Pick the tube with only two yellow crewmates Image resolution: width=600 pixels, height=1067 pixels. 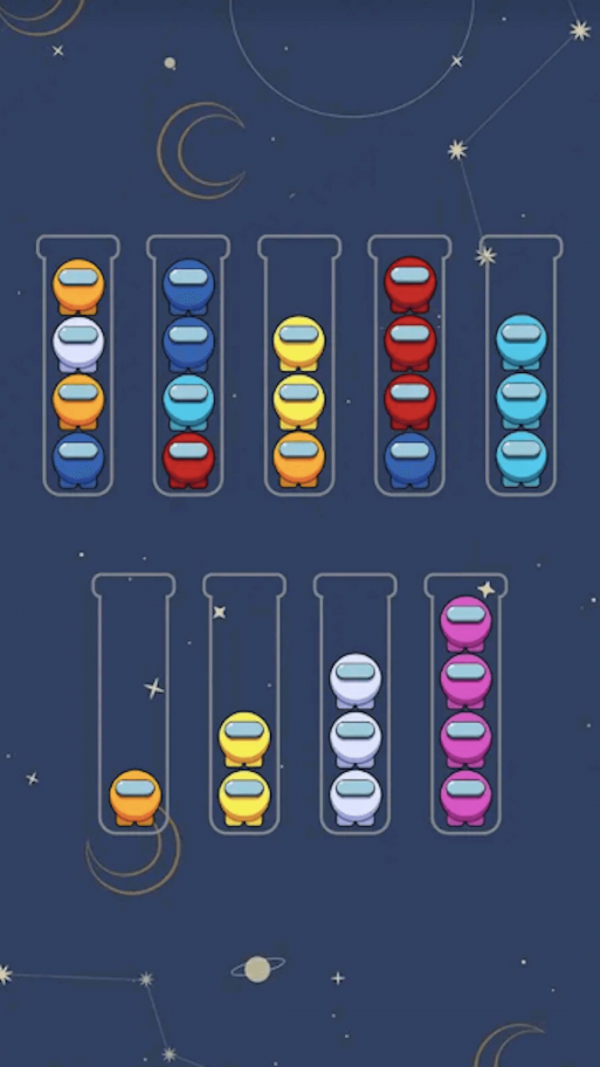[x=244, y=705]
